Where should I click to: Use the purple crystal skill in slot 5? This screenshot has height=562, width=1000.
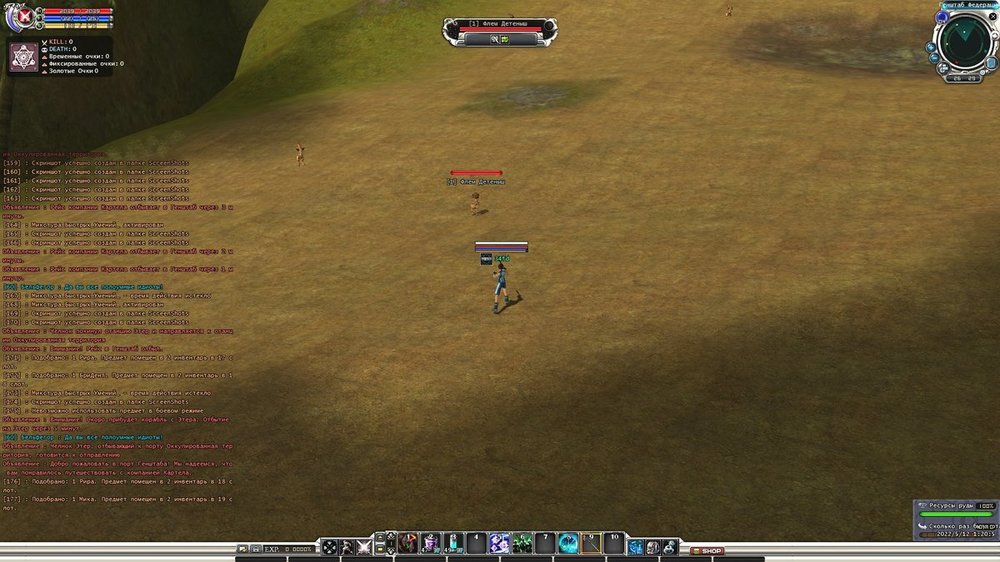pyautogui.click(x=499, y=544)
